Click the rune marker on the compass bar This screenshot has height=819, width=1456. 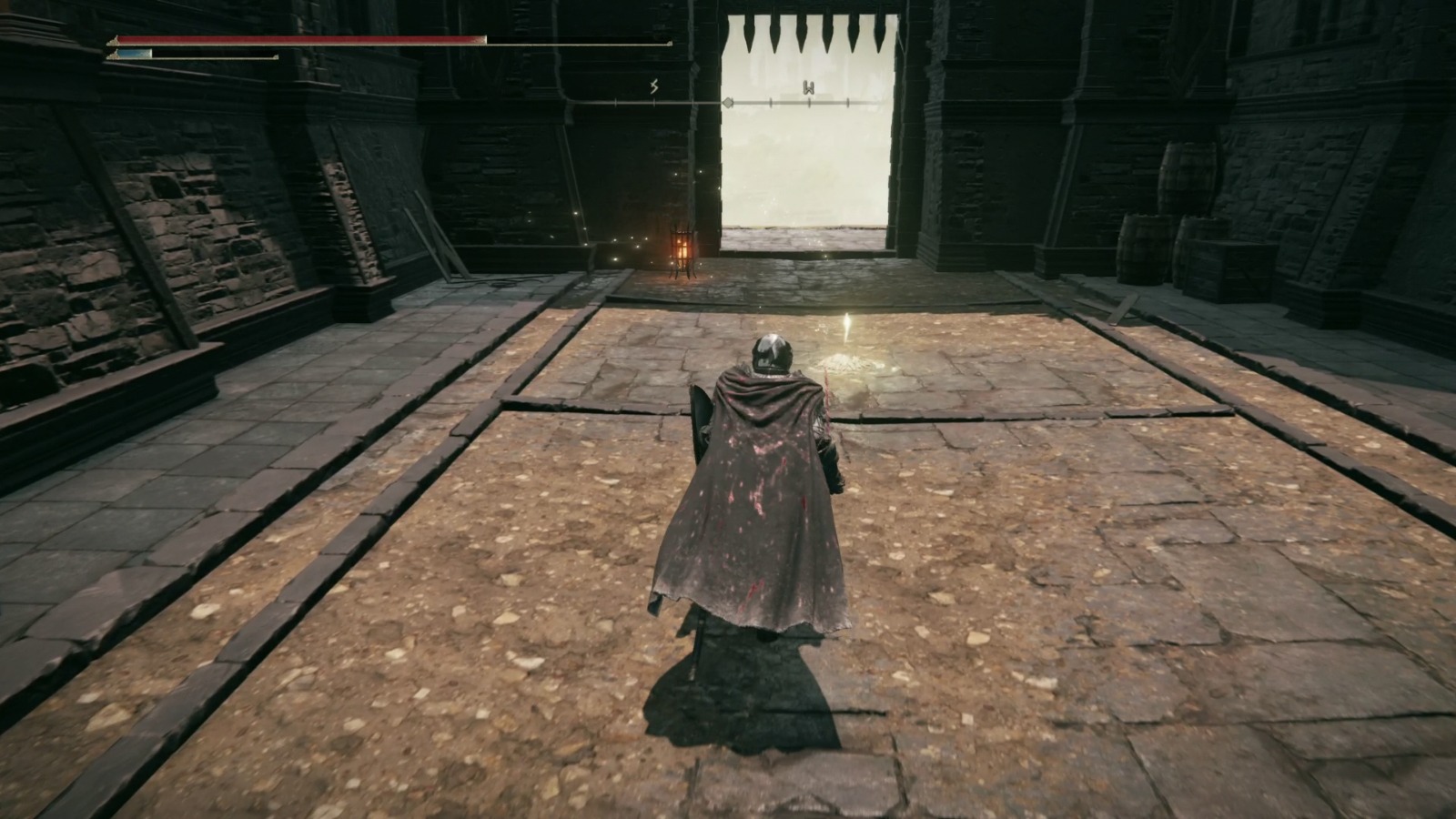653,86
